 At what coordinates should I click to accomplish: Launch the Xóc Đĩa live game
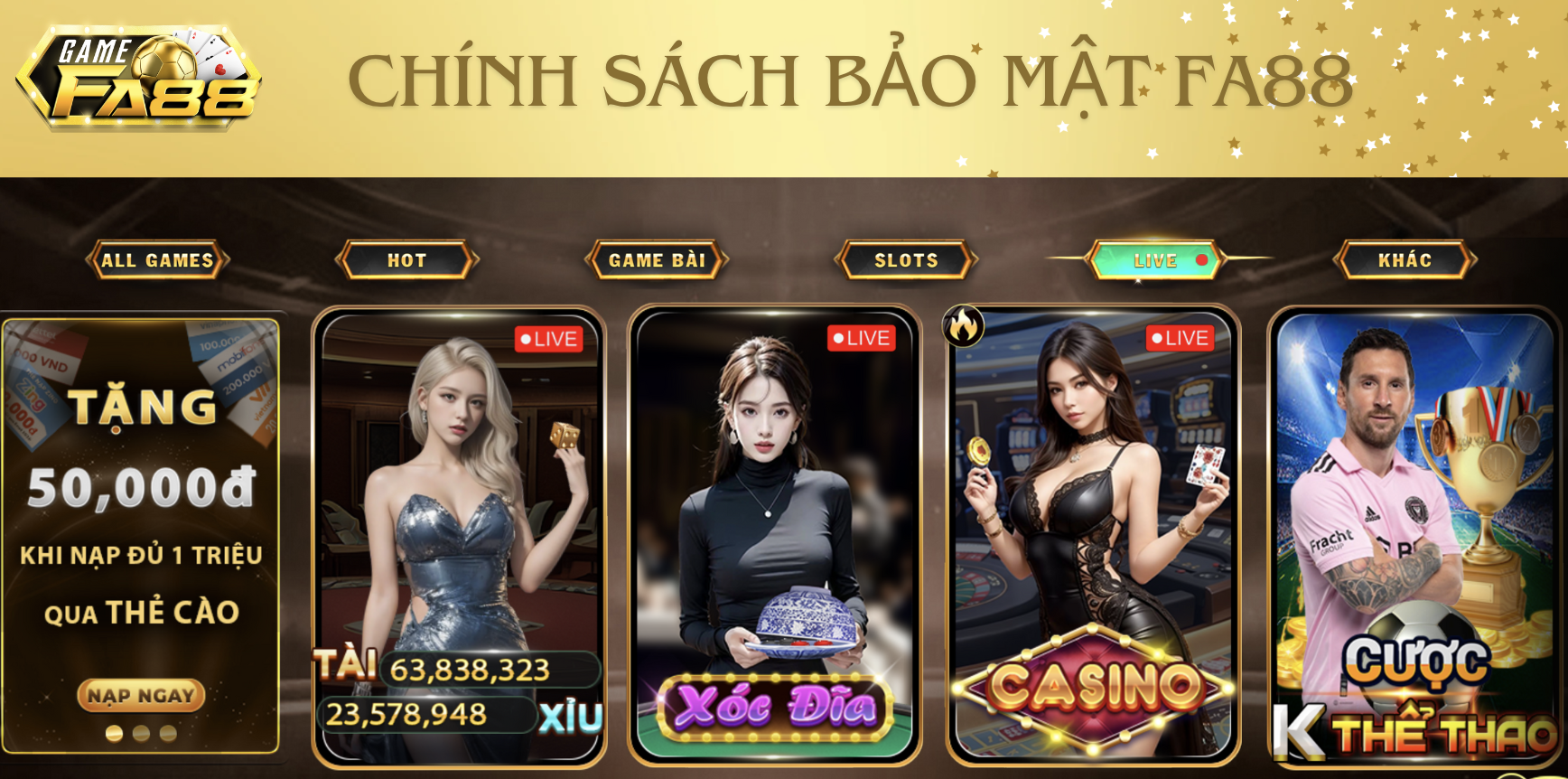[774, 533]
